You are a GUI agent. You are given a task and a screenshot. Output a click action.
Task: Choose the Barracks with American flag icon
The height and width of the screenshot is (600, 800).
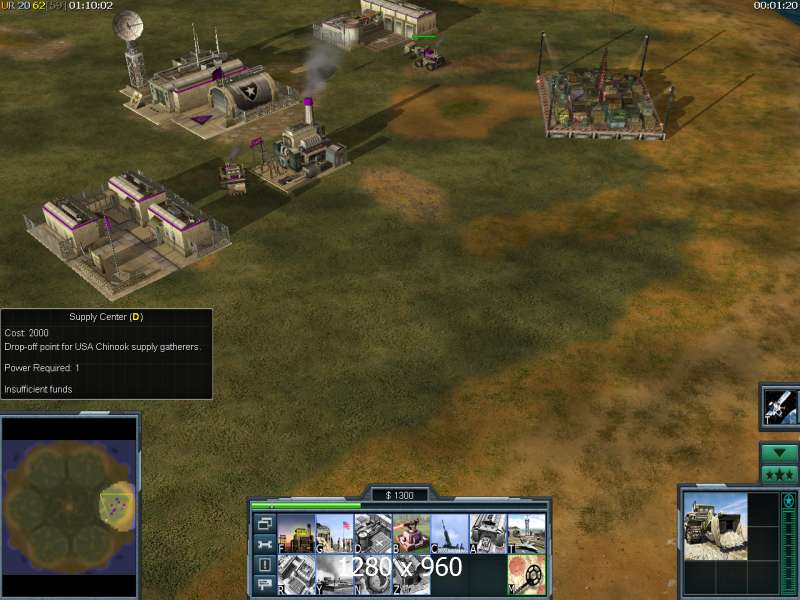[335, 534]
